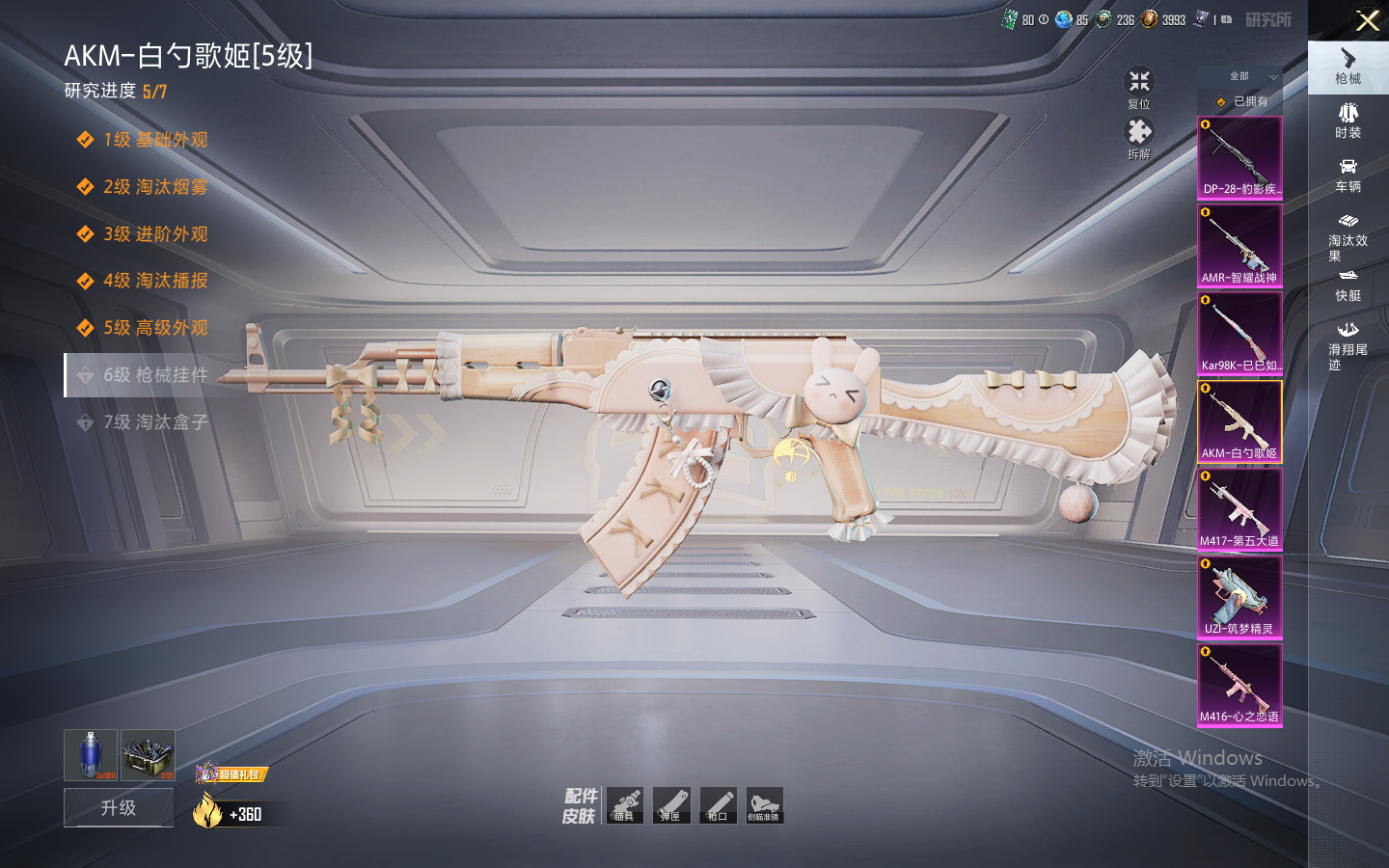1389x868 pixels.
Task: Select the UZI-筑梦精灵 skin thumbnail
Action: 1239,597
